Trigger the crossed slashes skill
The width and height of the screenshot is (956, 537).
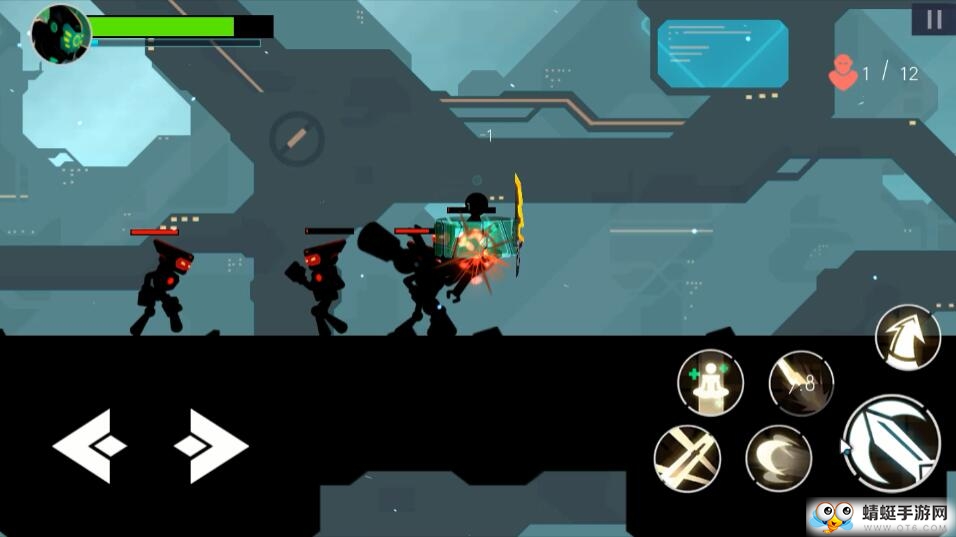(687, 458)
